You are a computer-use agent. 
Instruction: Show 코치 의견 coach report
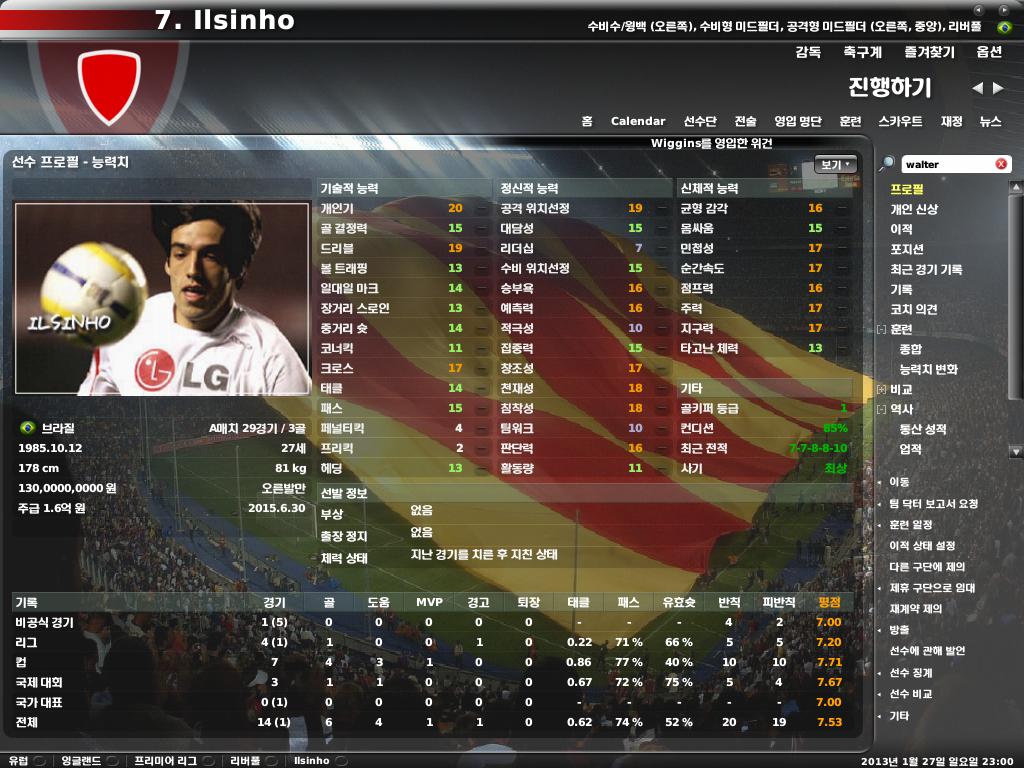point(914,309)
